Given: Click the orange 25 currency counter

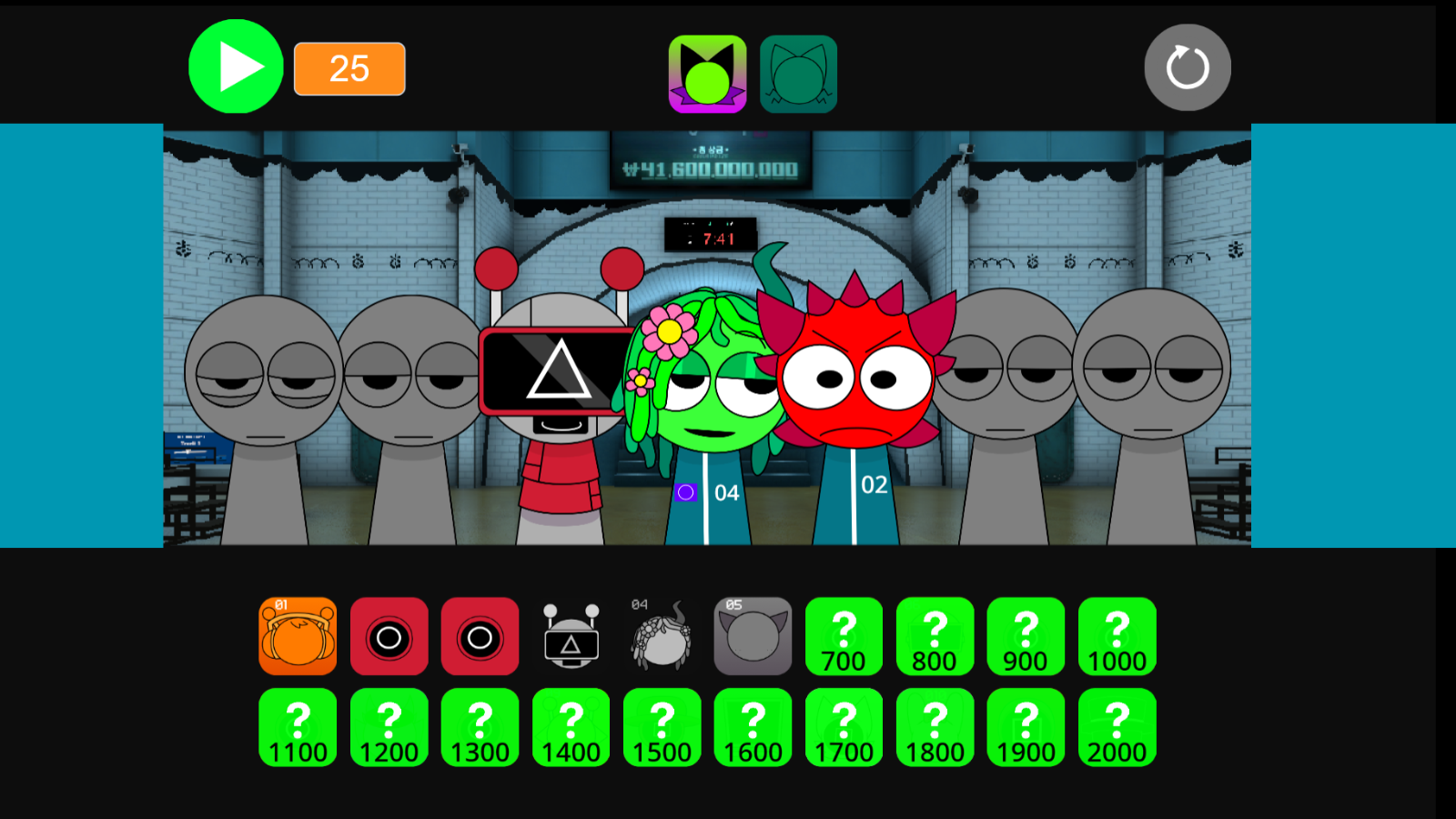Looking at the screenshot, I should pyautogui.click(x=349, y=68).
